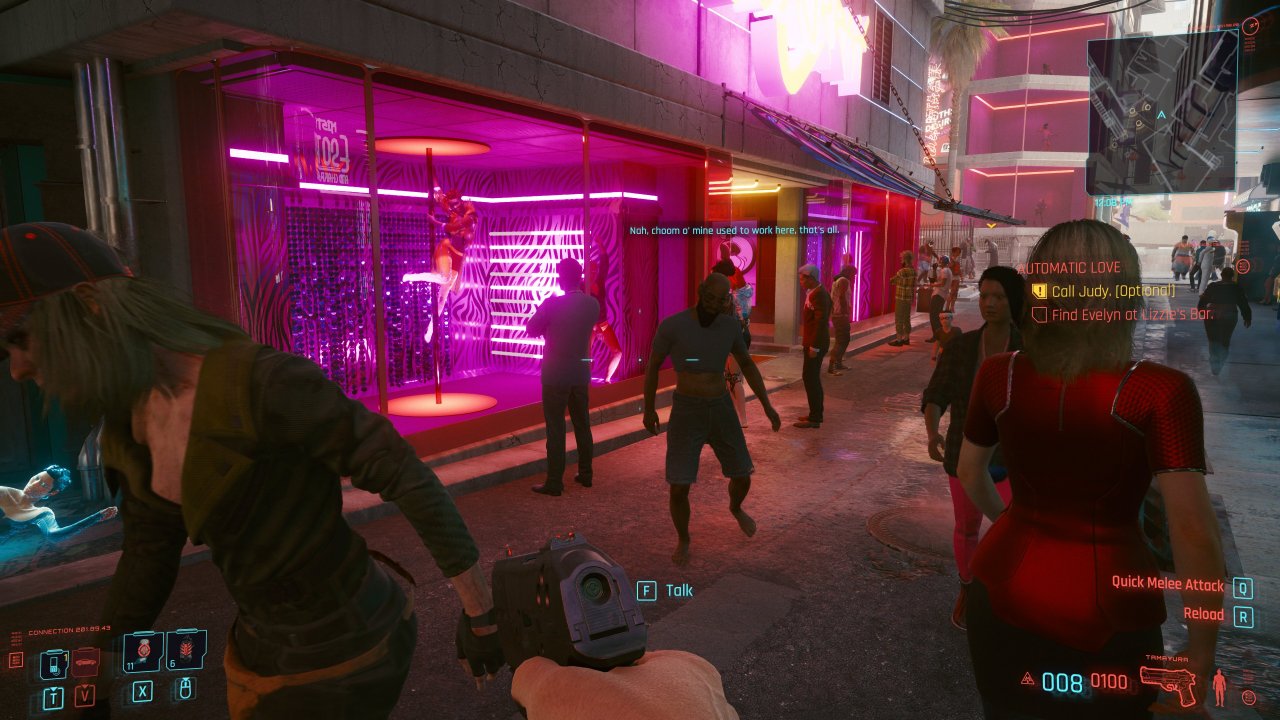Expand the chevron above the T key icon

click(54, 689)
